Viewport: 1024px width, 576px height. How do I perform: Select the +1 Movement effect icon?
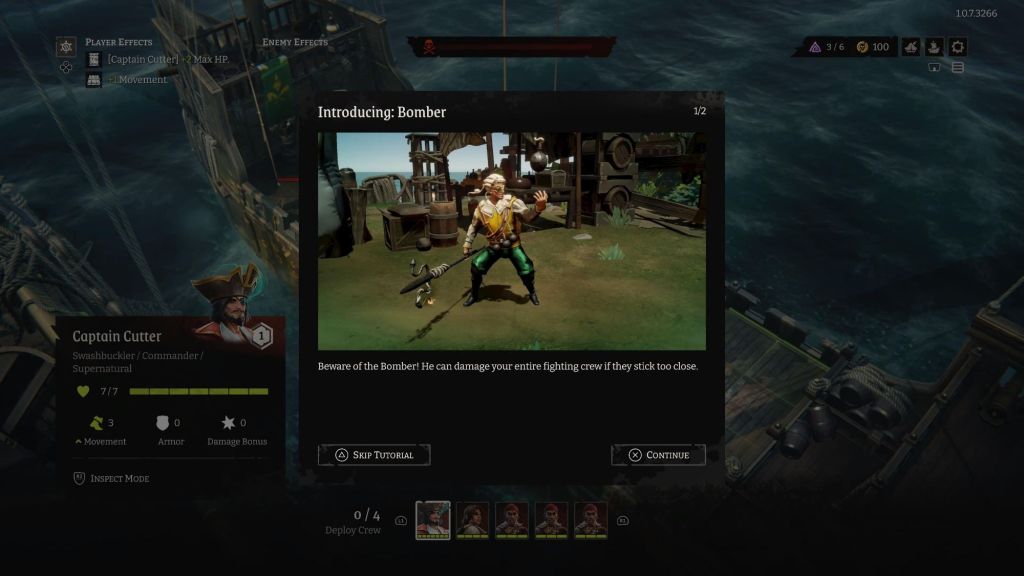tap(94, 80)
